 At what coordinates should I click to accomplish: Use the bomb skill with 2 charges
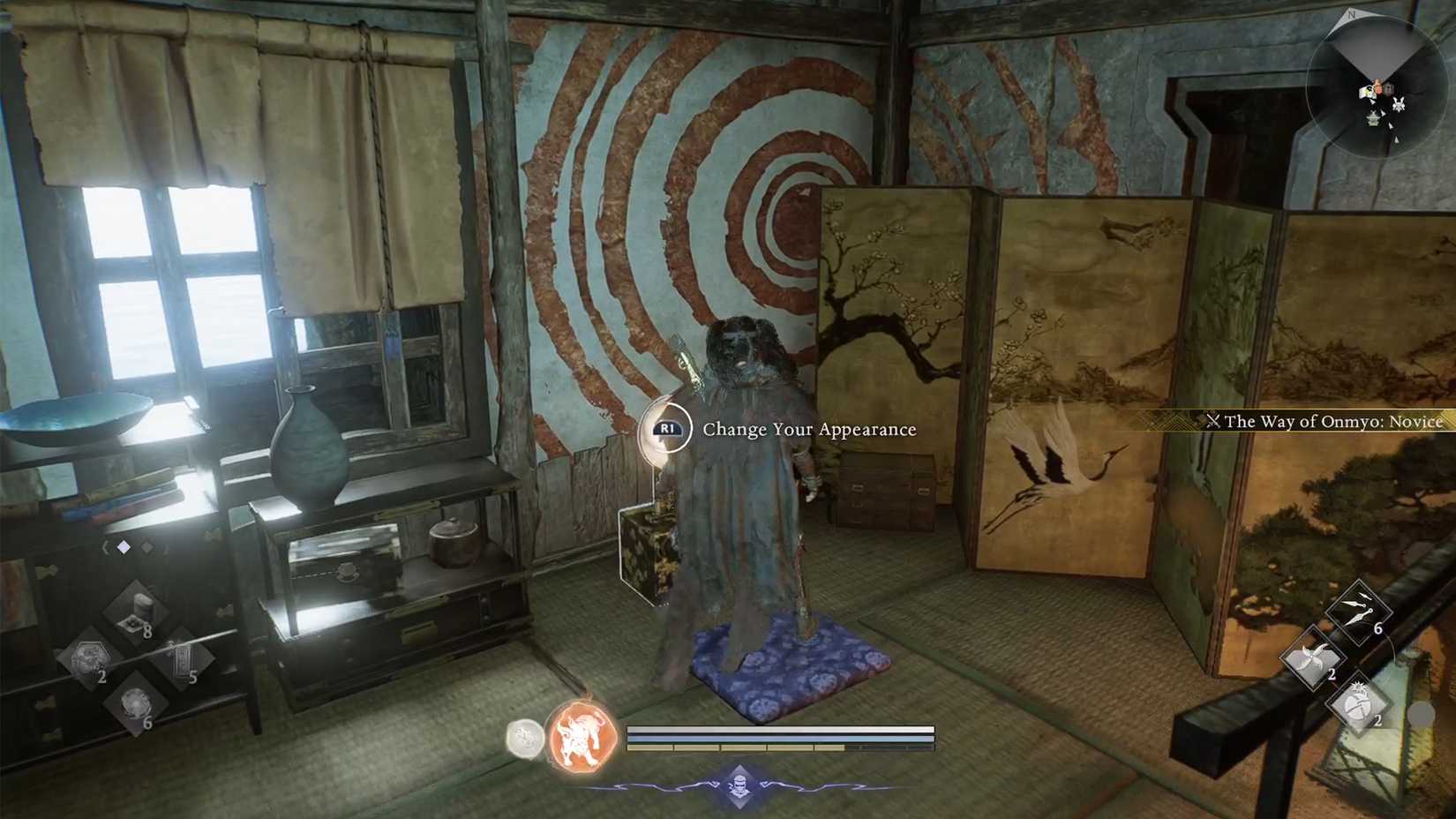point(1358,703)
